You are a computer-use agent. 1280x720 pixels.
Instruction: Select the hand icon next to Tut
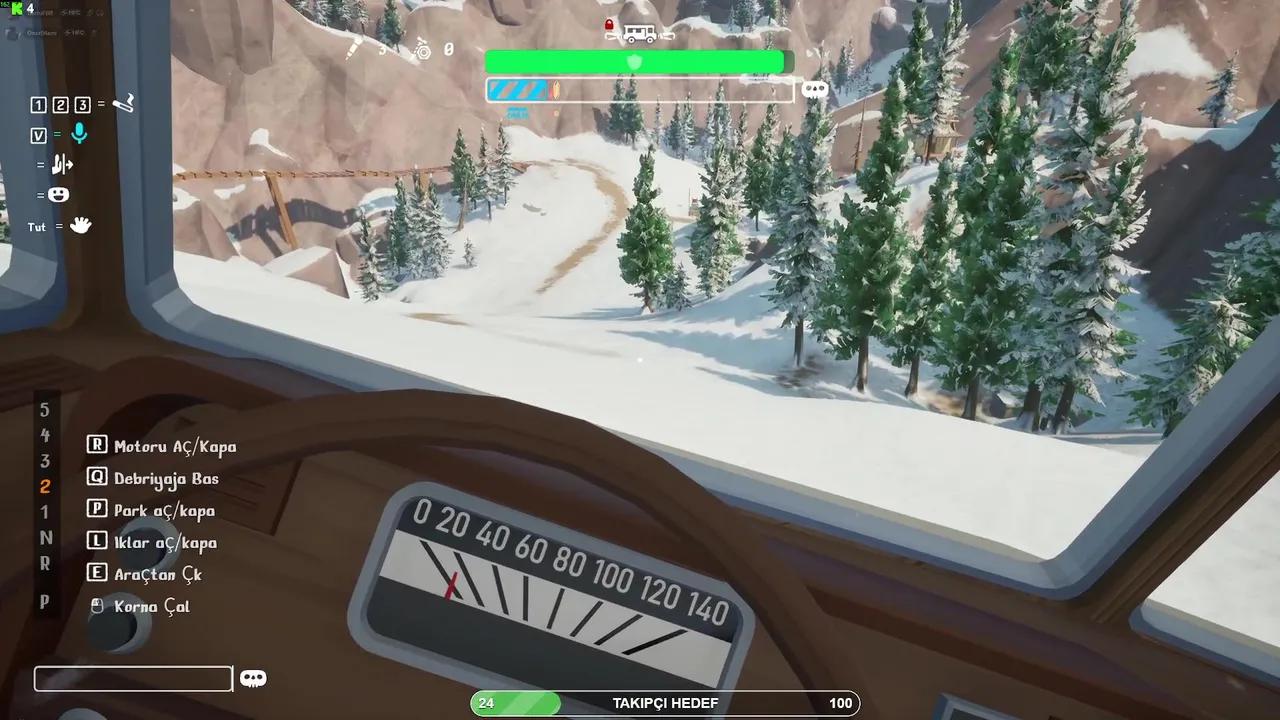pos(80,226)
